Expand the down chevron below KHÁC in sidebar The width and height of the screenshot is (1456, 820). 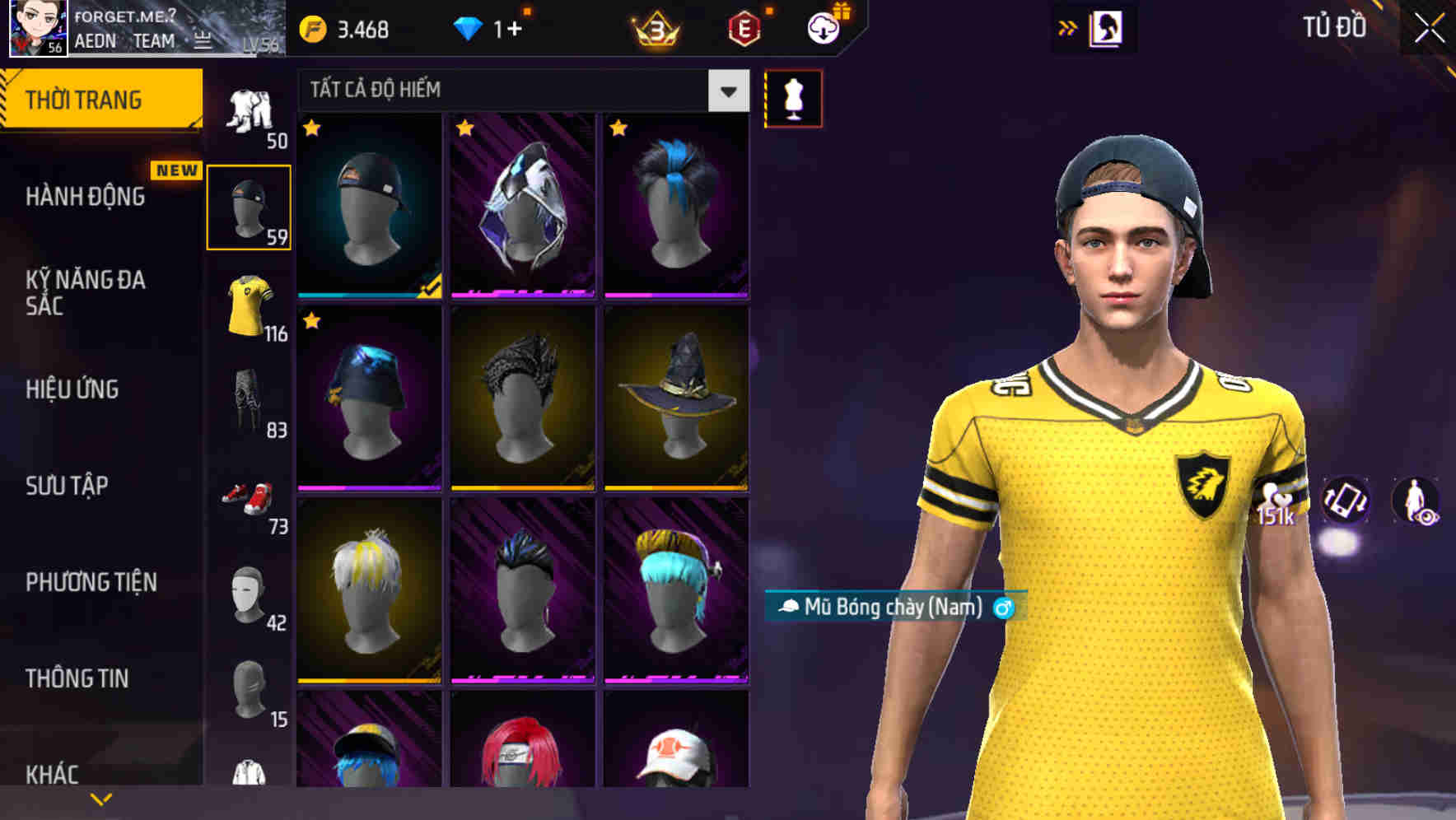tap(100, 797)
